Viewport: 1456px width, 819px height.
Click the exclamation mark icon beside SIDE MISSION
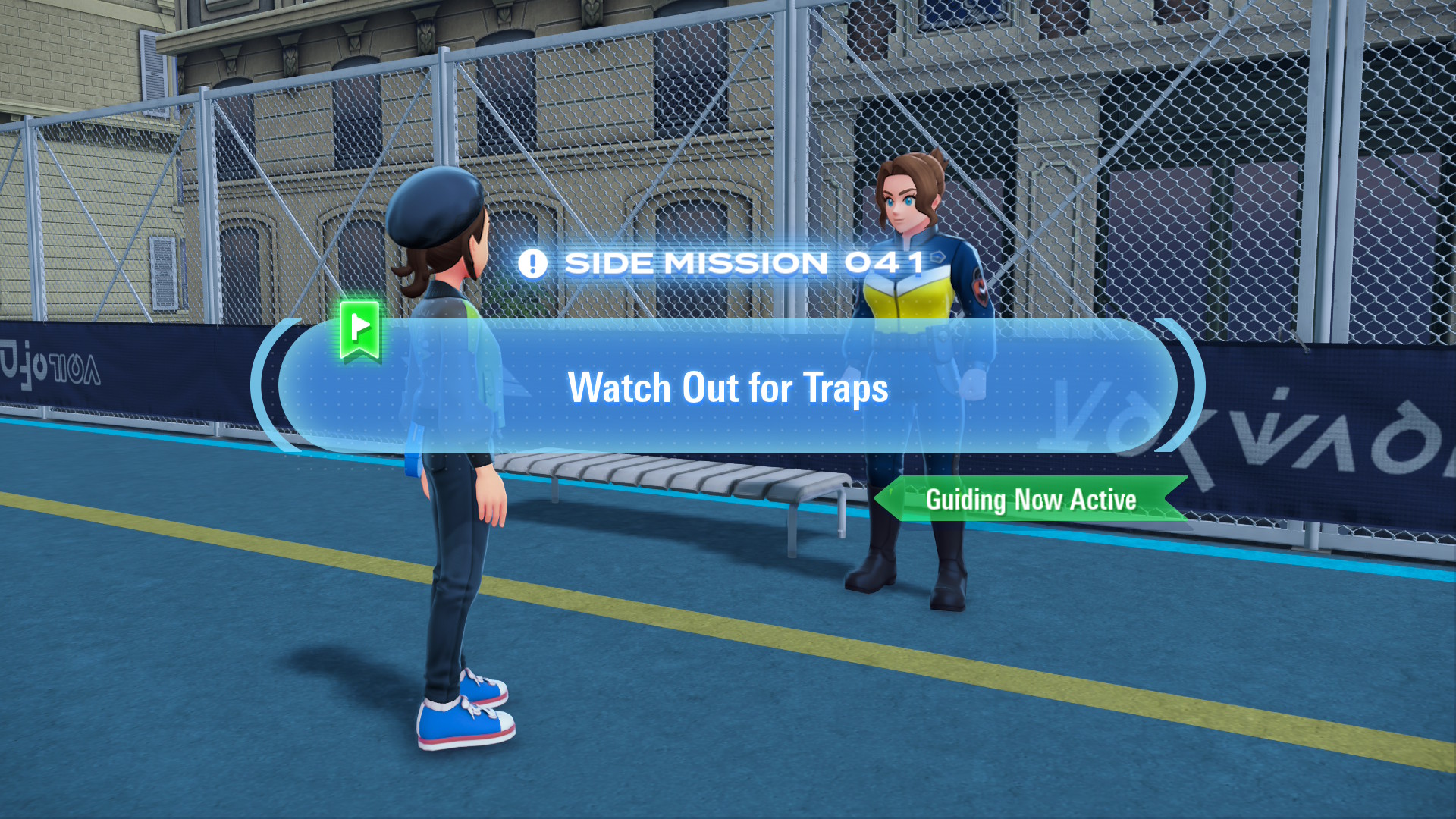point(535,263)
